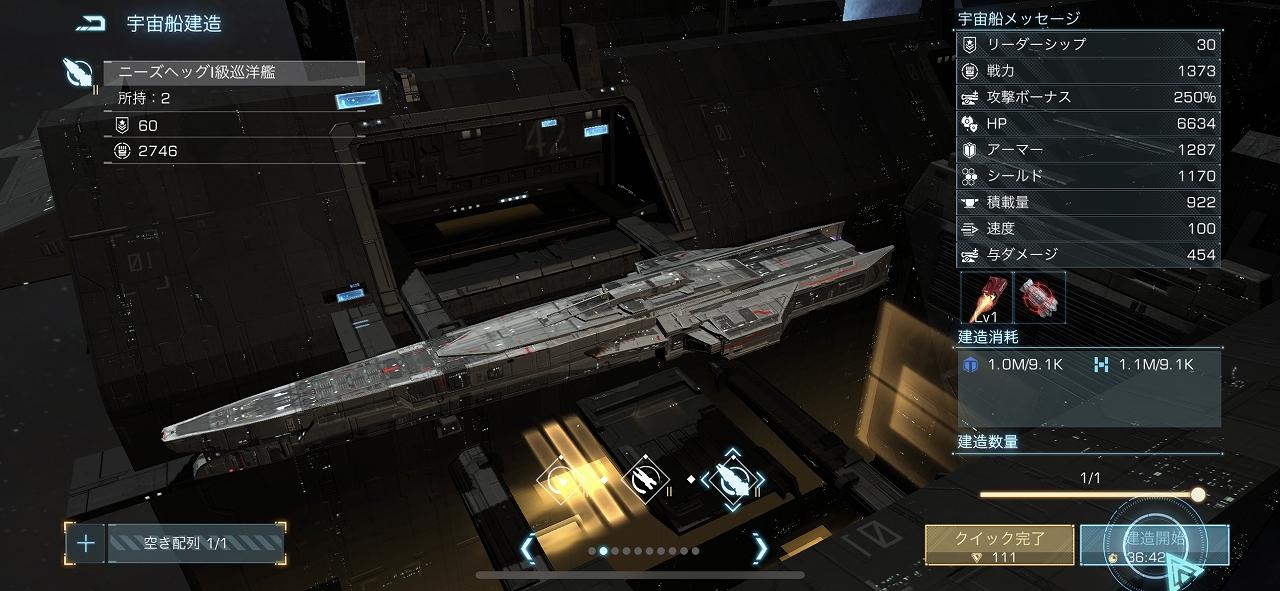Go back from the 宇宙船建造 screen

90,23
